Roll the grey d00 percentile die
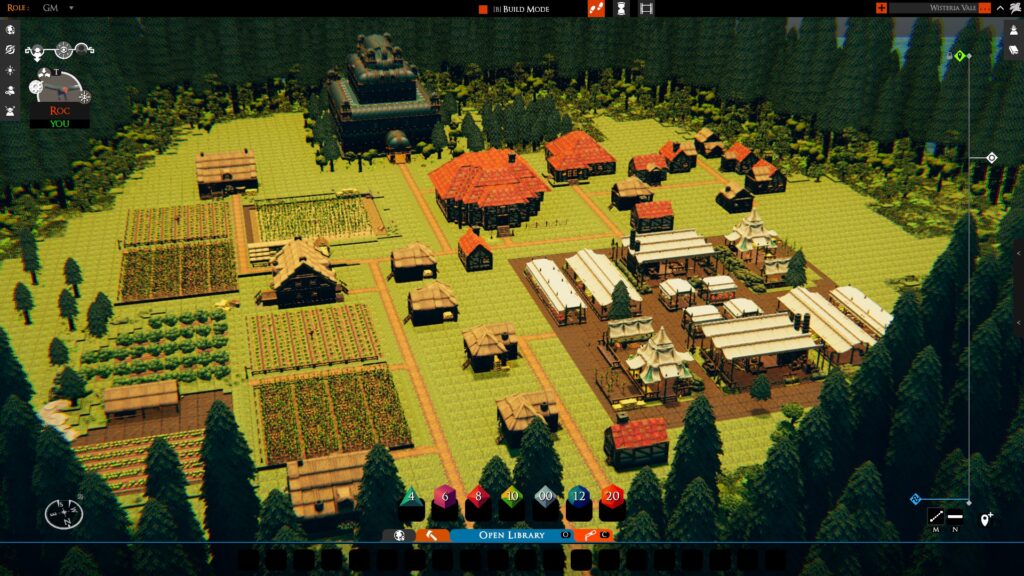This screenshot has width=1024, height=576. [x=545, y=497]
